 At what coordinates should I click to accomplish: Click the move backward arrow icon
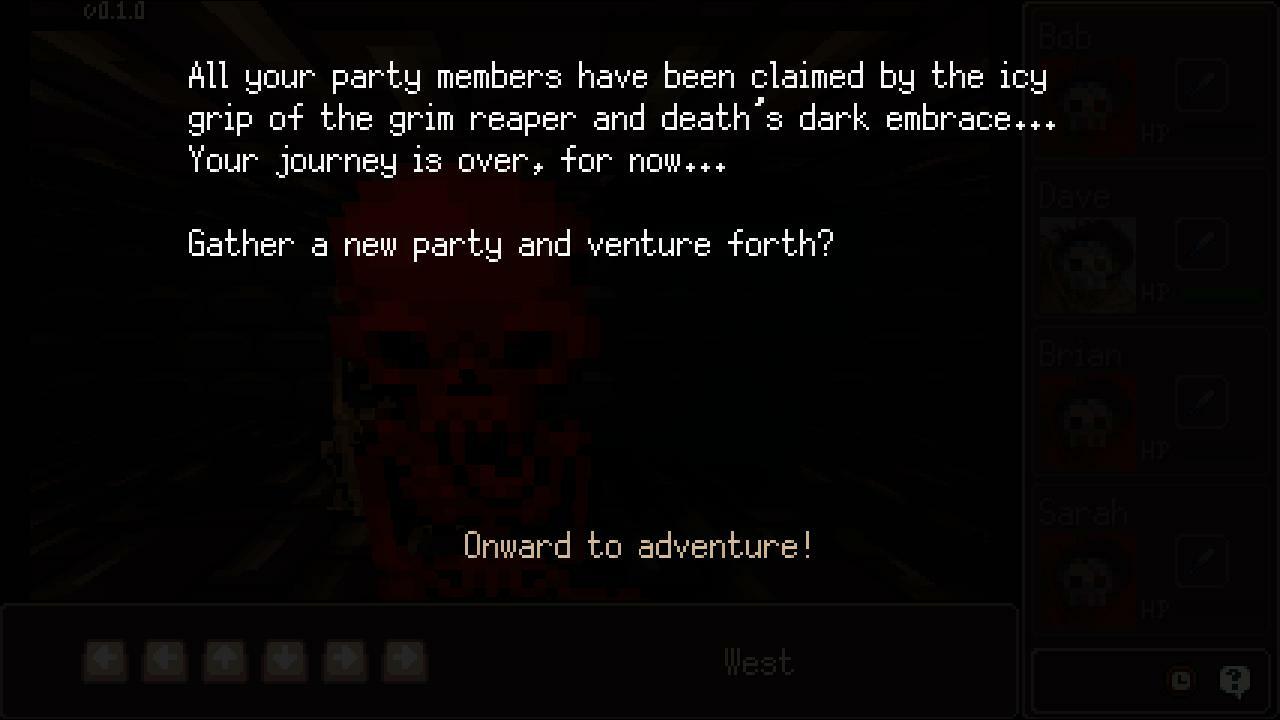pyautogui.click(x=285, y=660)
